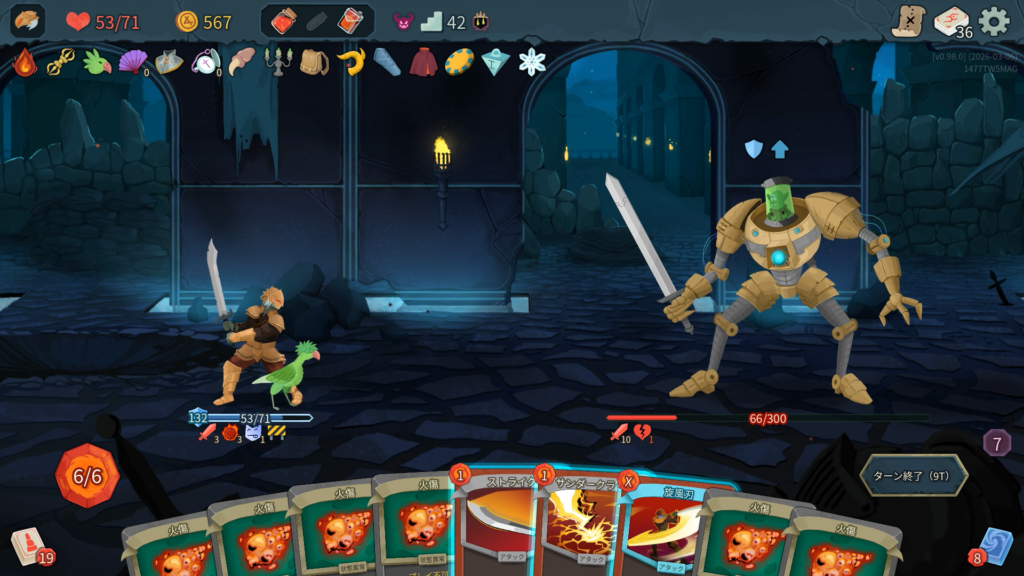
Task: Open the settings gear menu
Action: tap(994, 21)
